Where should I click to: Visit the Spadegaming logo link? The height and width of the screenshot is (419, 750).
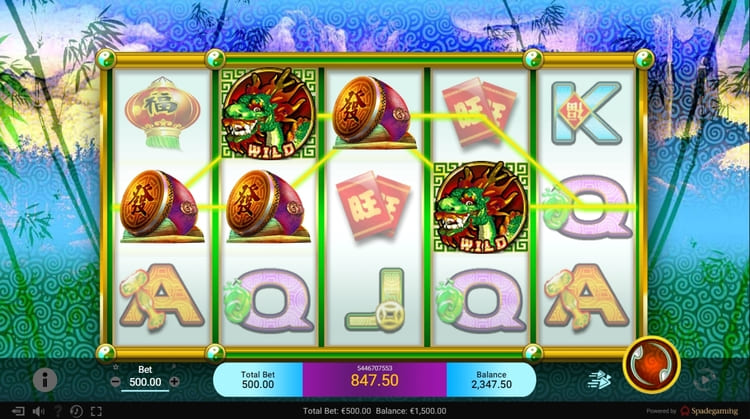coord(710,411)
